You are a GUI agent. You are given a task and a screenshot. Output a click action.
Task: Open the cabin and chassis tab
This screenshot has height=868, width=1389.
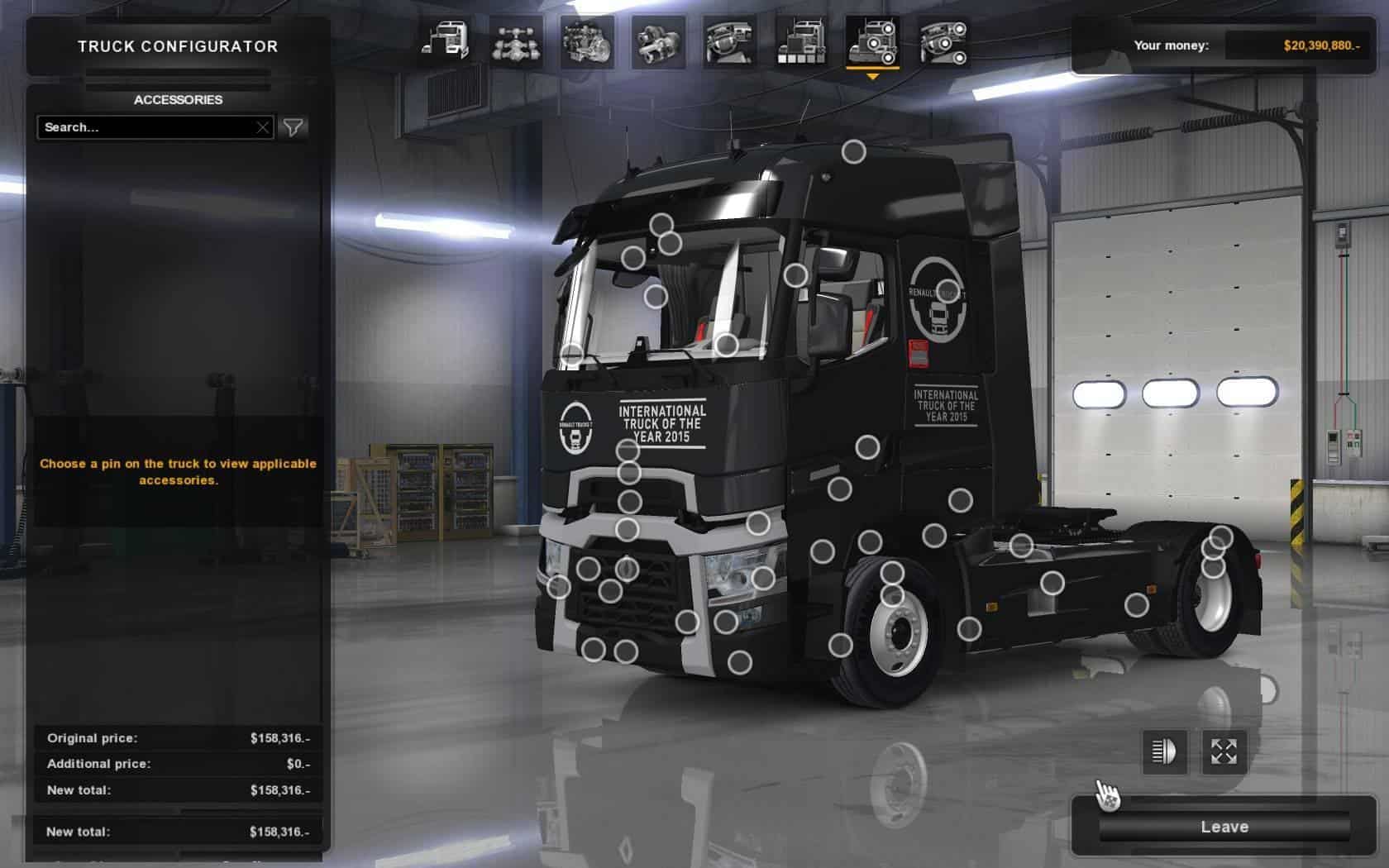tap(446, 41)
